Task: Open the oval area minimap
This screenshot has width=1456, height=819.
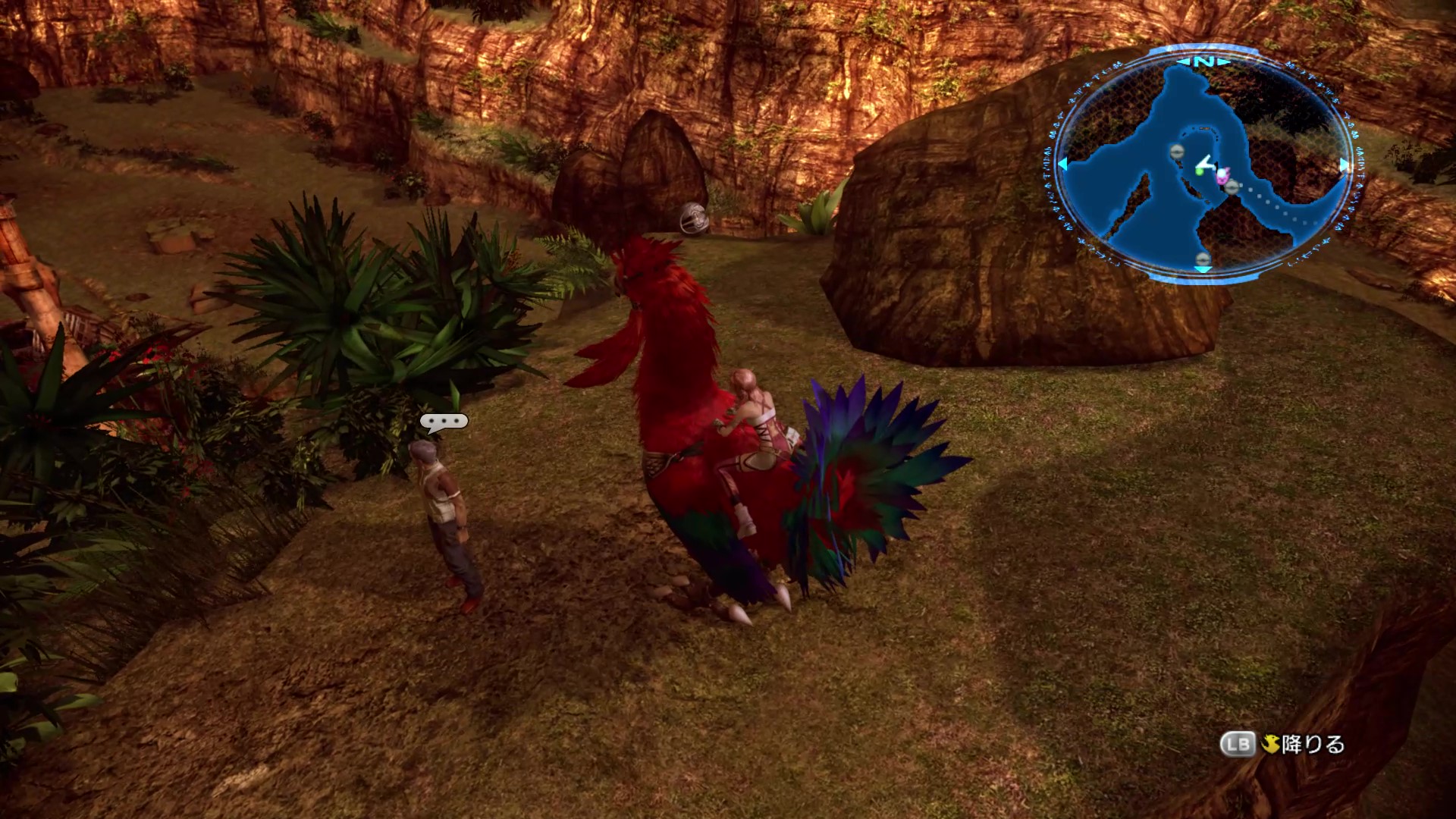Action: pos(1203,164)
